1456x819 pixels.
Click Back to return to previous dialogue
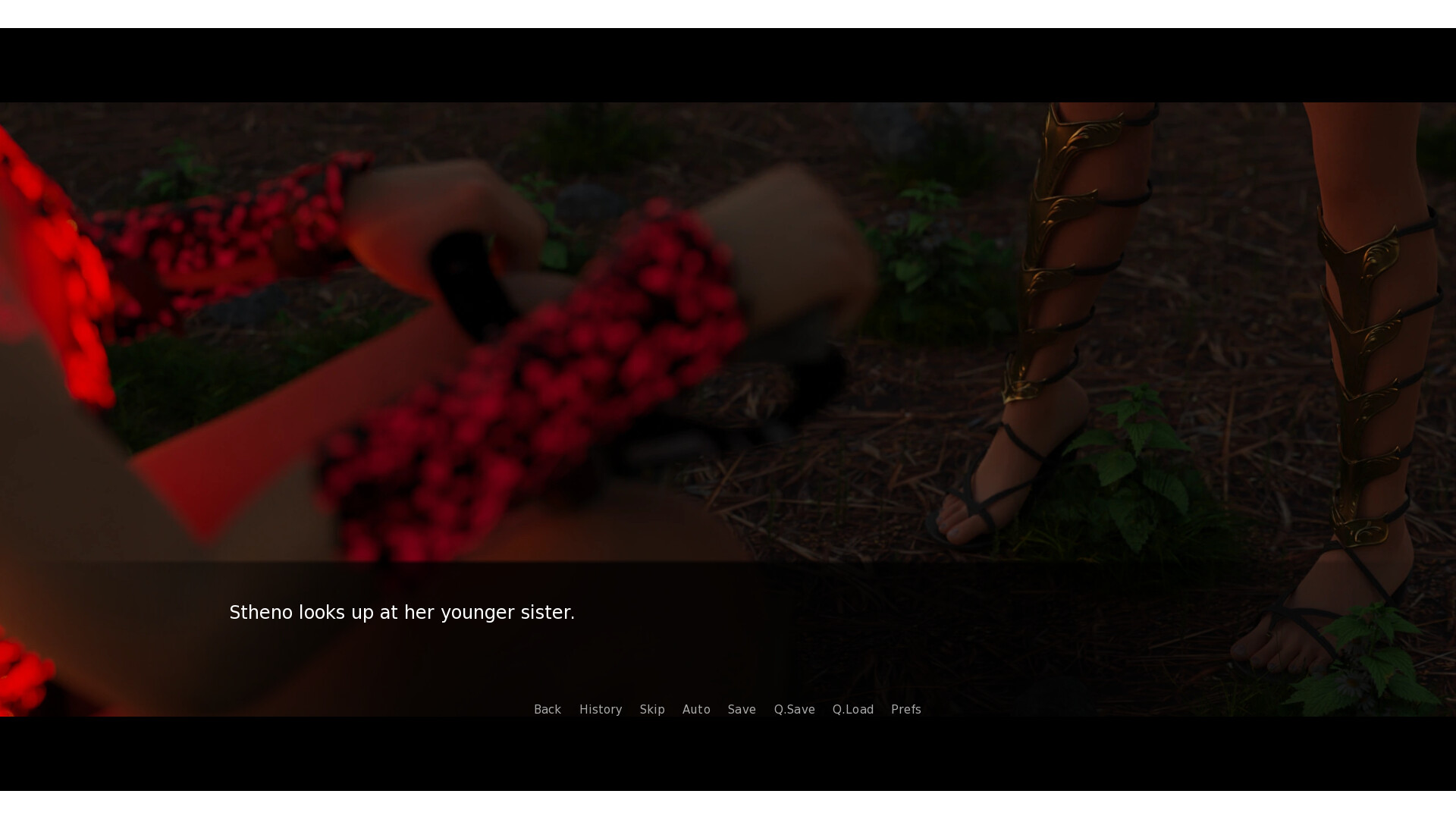tap(548, 709)
